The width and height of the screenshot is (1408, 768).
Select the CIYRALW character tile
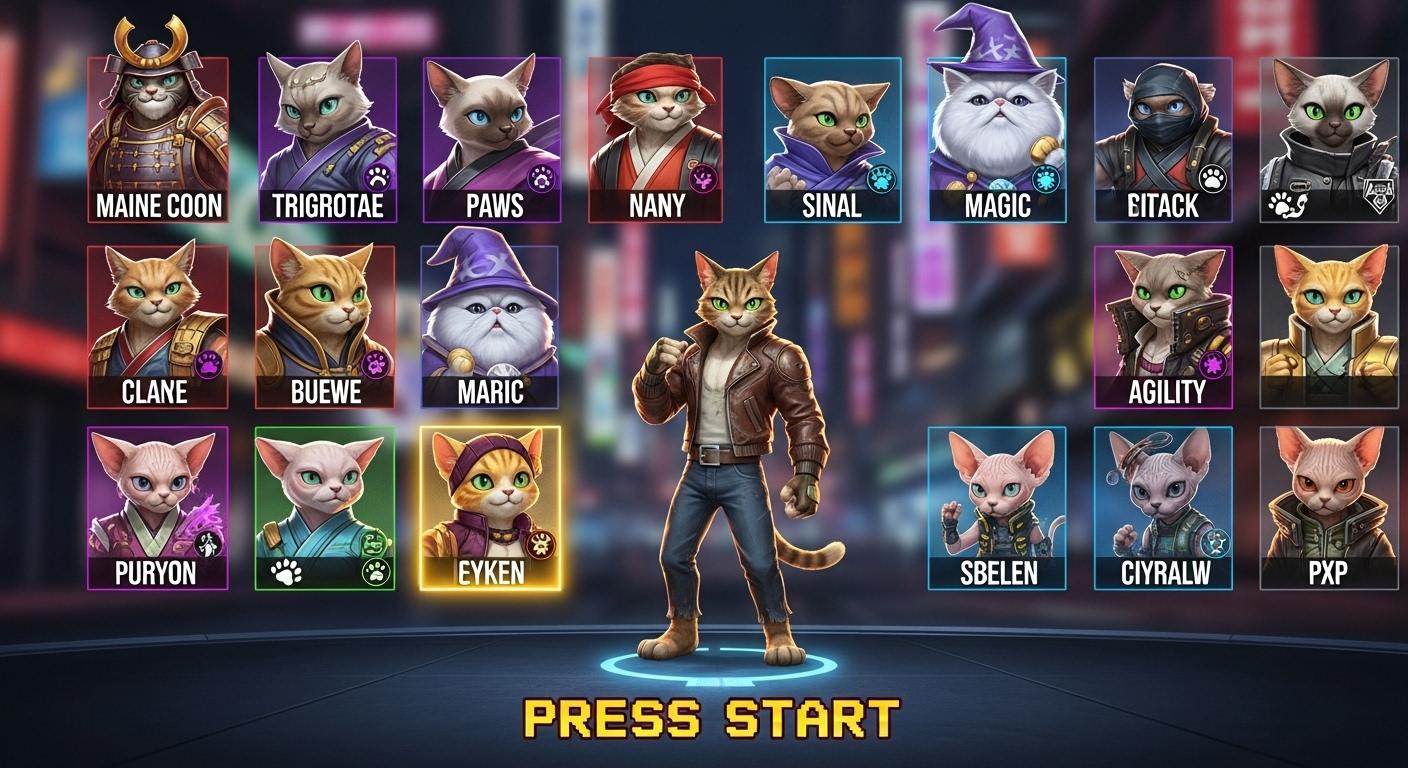coord(1163,507)
